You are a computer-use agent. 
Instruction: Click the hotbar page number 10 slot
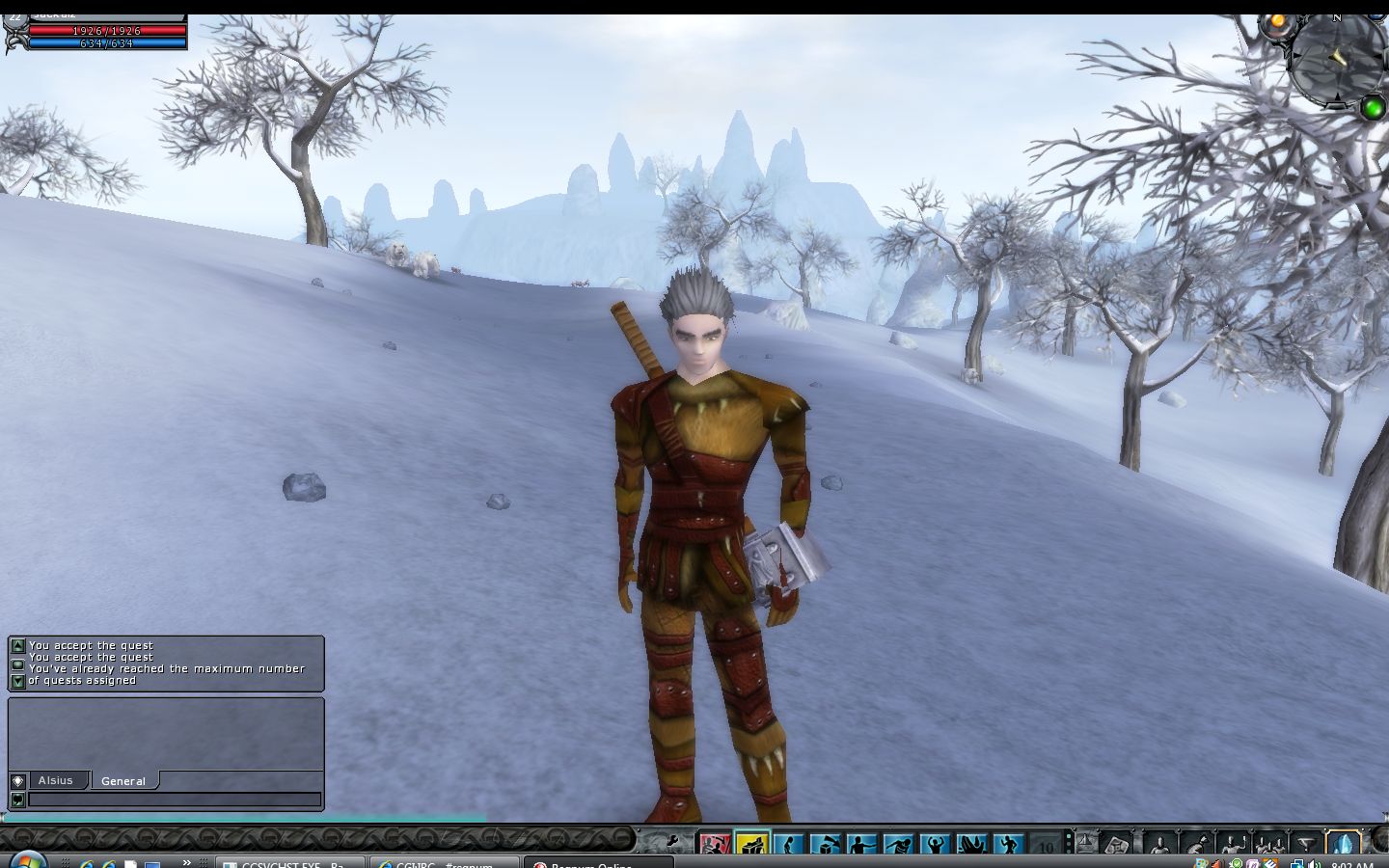(1046, 846)
